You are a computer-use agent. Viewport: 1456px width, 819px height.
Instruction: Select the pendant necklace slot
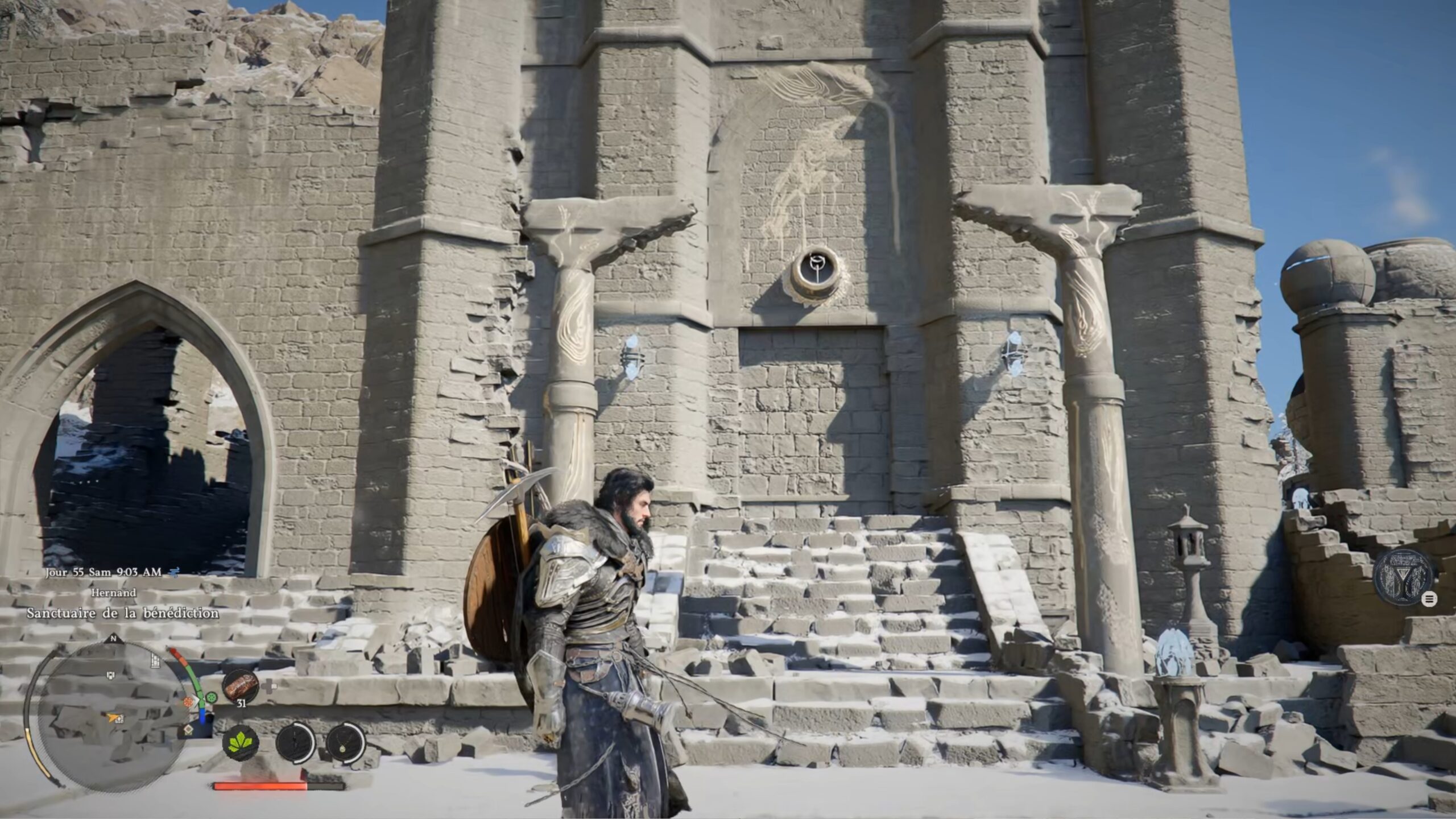click(x=345, y=743)
